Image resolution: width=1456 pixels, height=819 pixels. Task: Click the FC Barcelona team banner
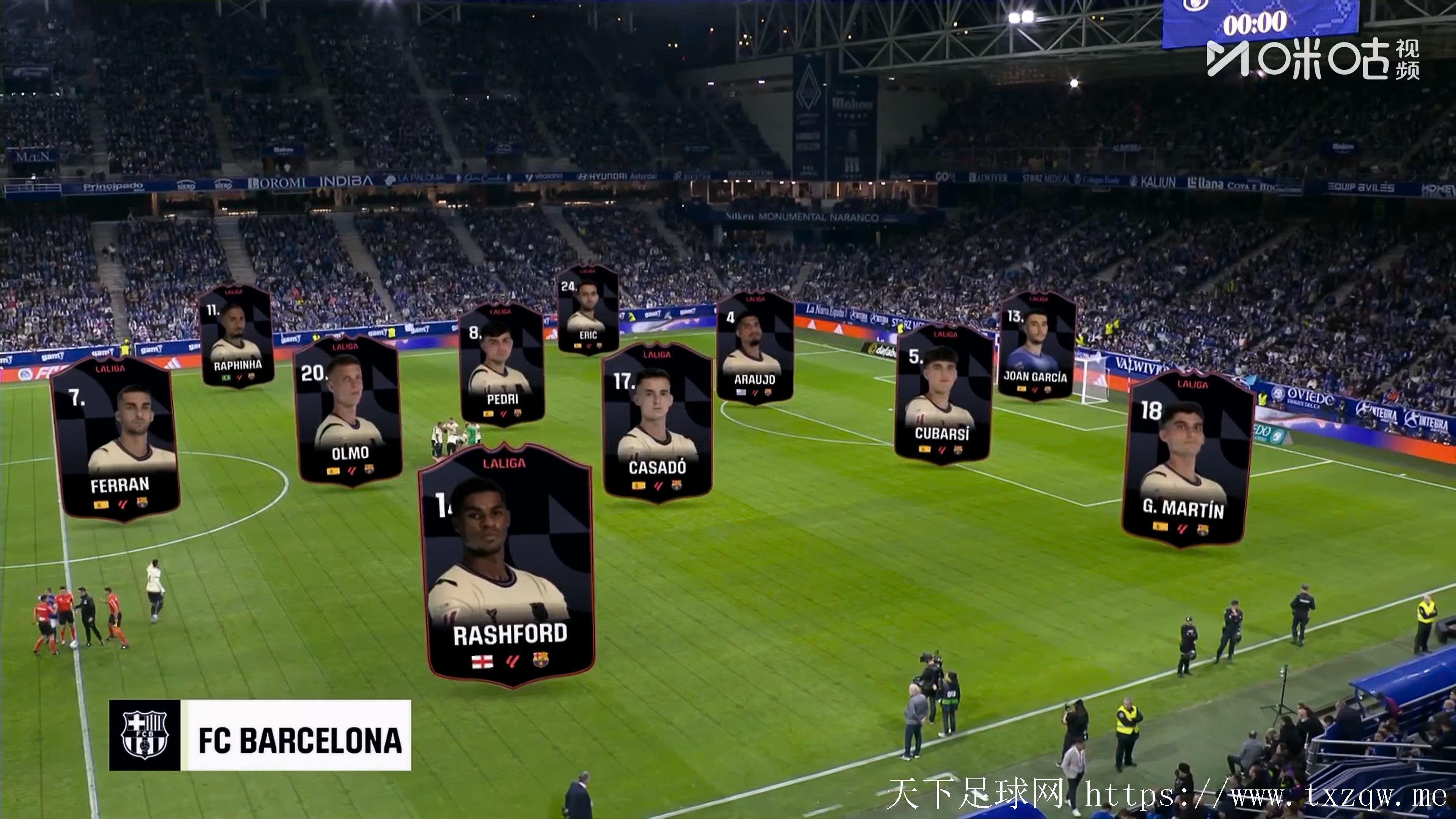click(260, 735)
